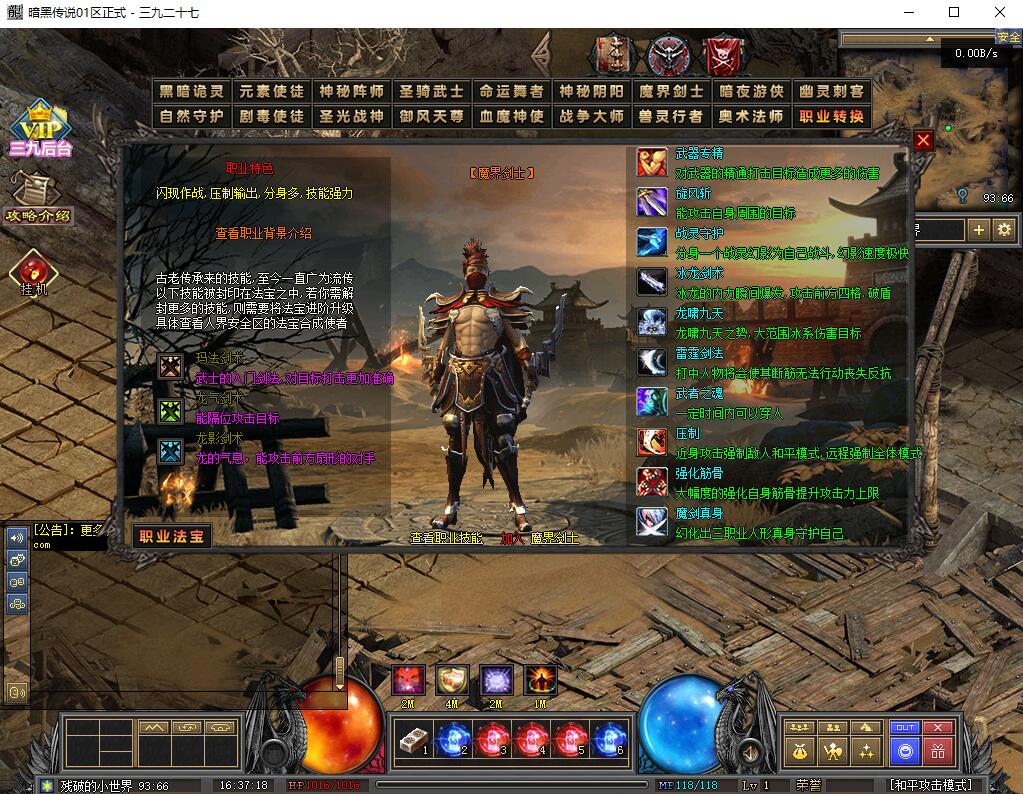Choose the 元素使徒 class
This screenshot has height=794, width=1023.
pos(271,91)
